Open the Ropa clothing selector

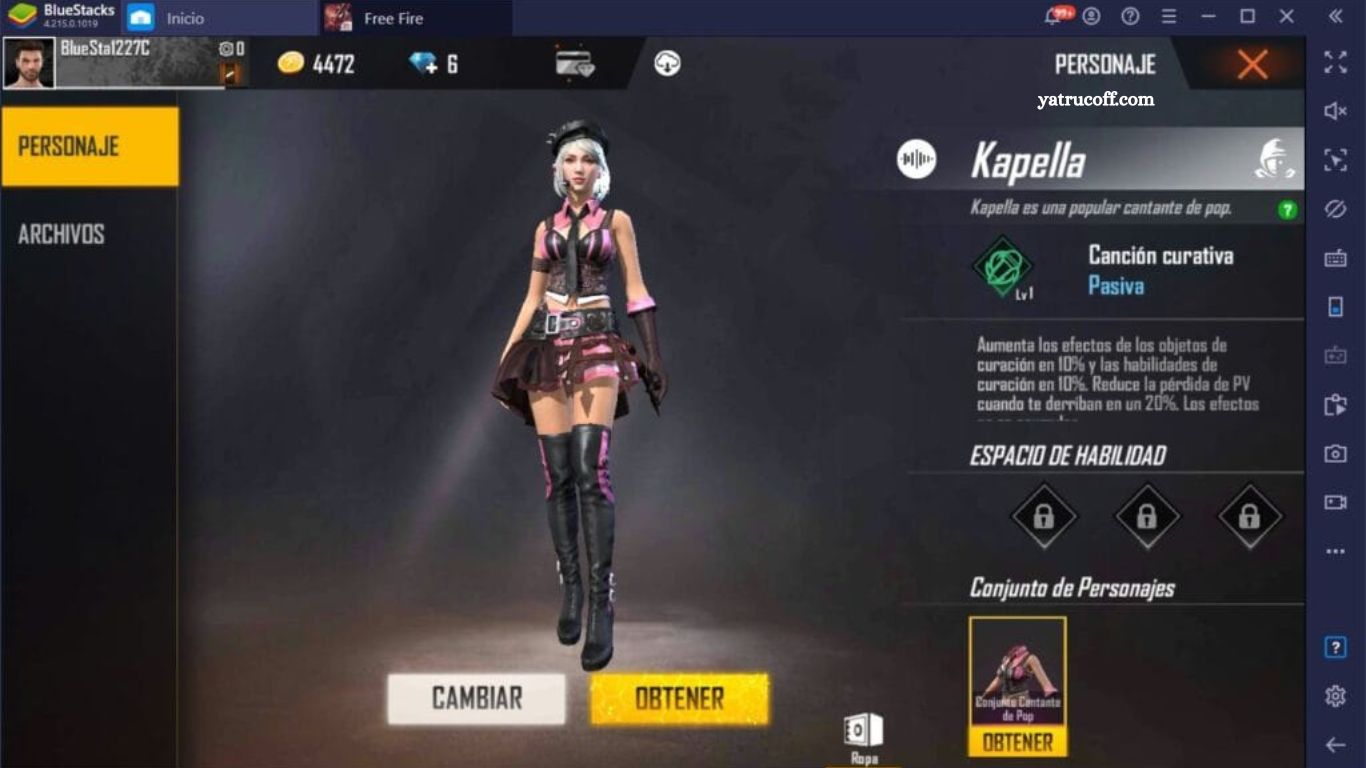[x=862, y=730]
